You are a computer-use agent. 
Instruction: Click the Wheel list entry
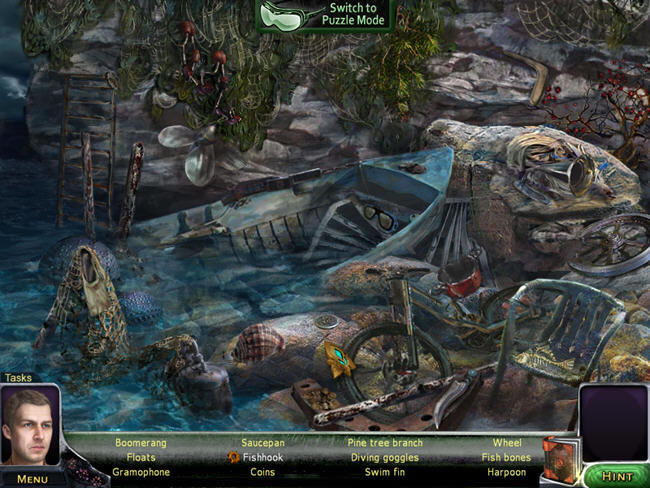(506, 442)
